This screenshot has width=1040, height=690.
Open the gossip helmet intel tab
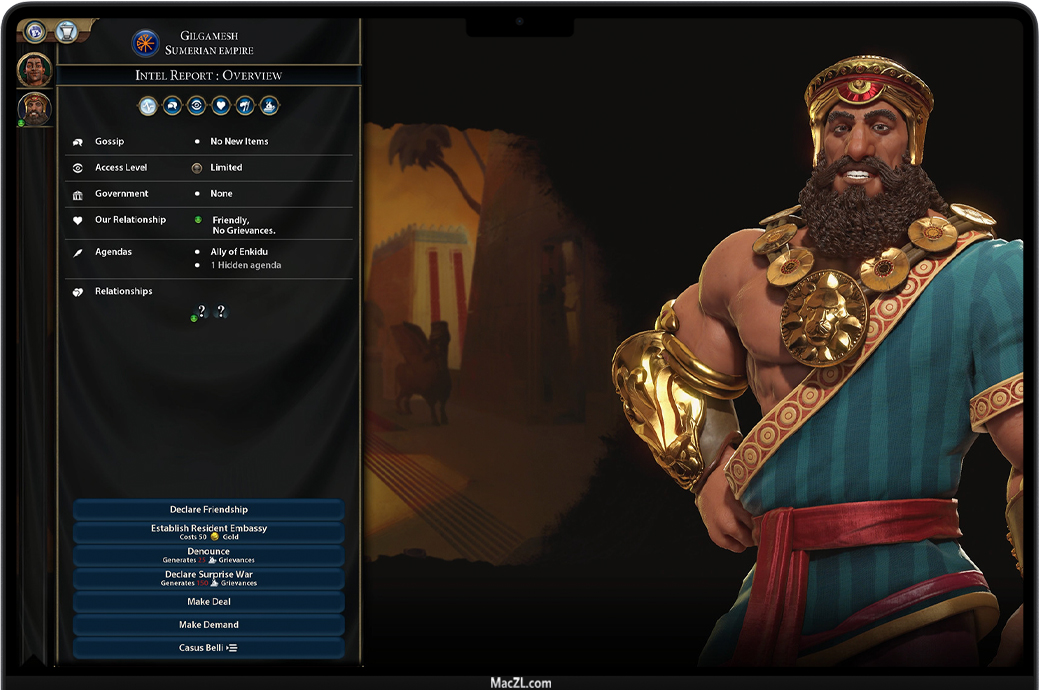[172, 105]
